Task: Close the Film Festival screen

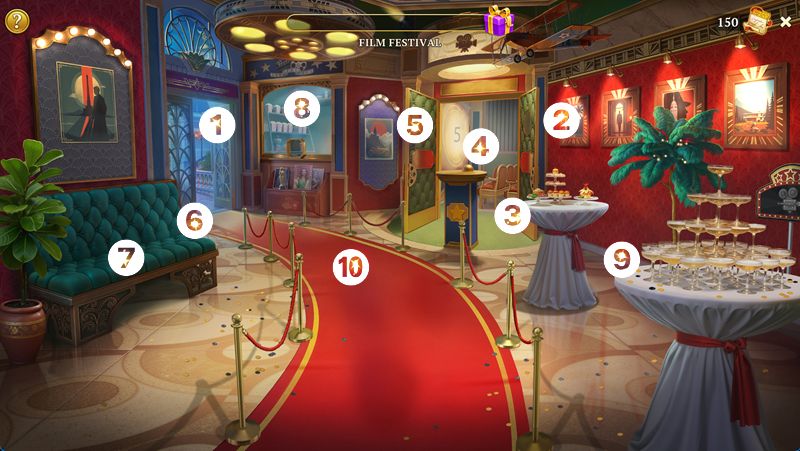Action: (785, 22)
